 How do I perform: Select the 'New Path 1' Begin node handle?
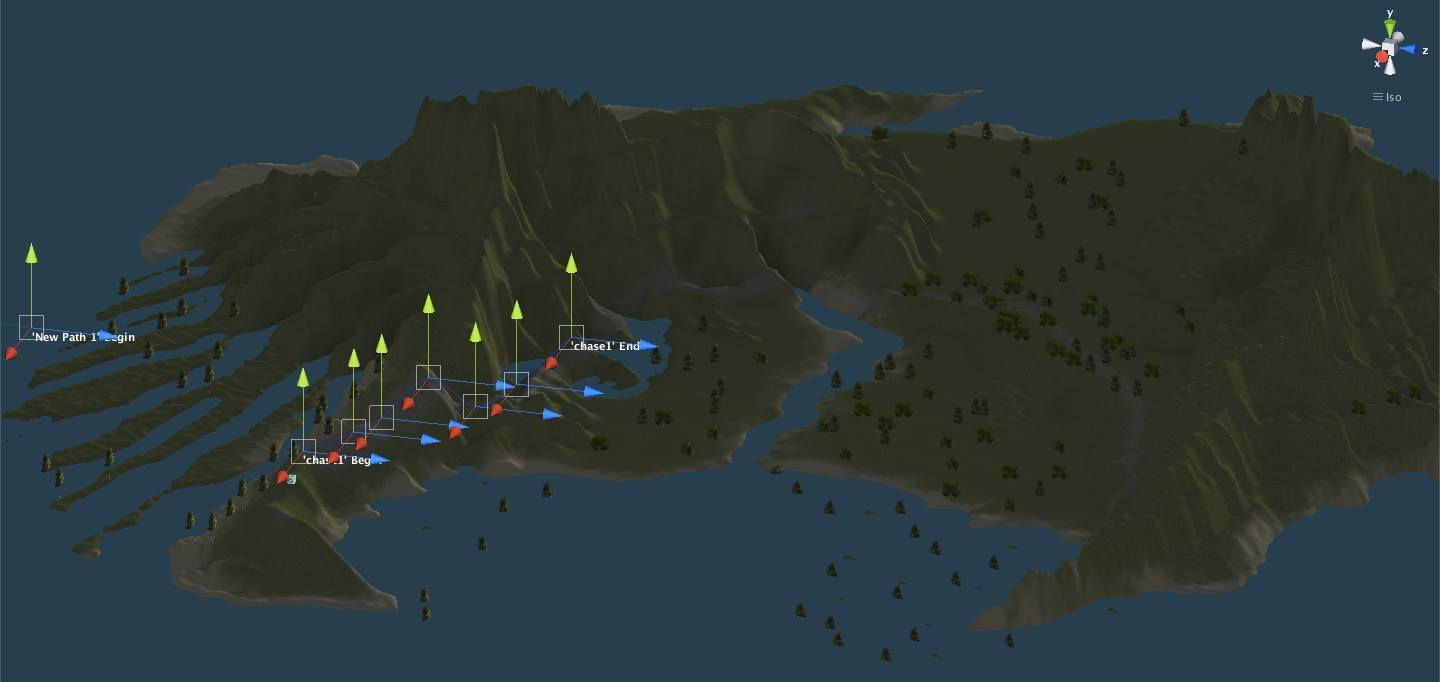[31, 327]
